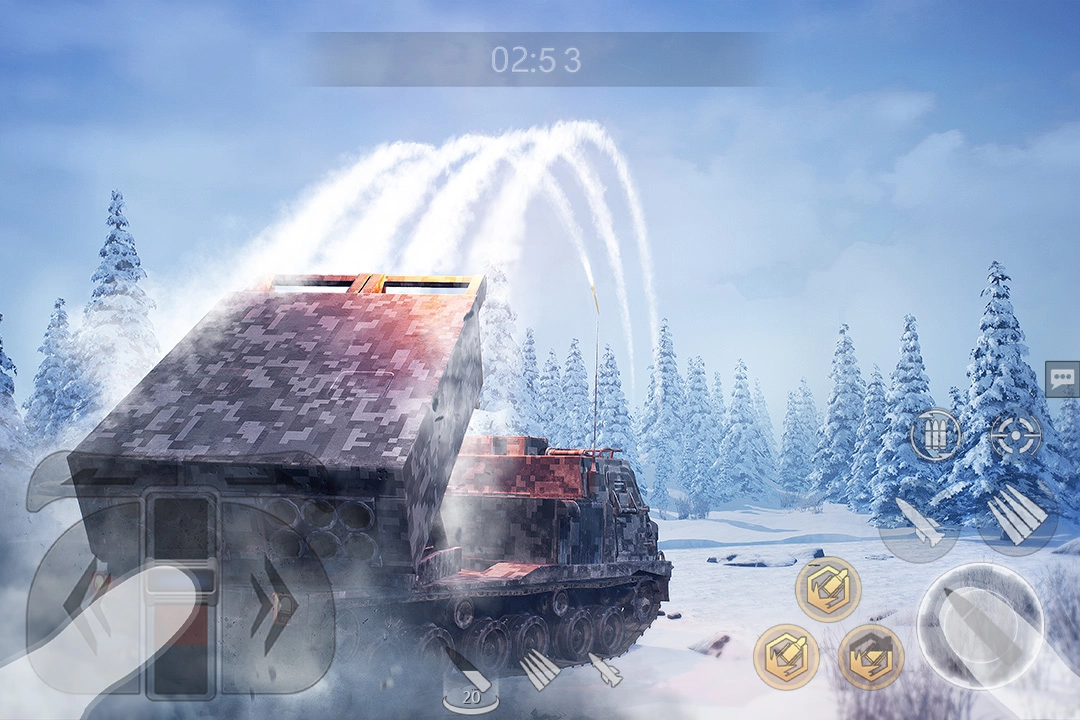This screenshot has width=1080, height=720.
Task: Open the chat speech bubble panel
Action: 1062,379
